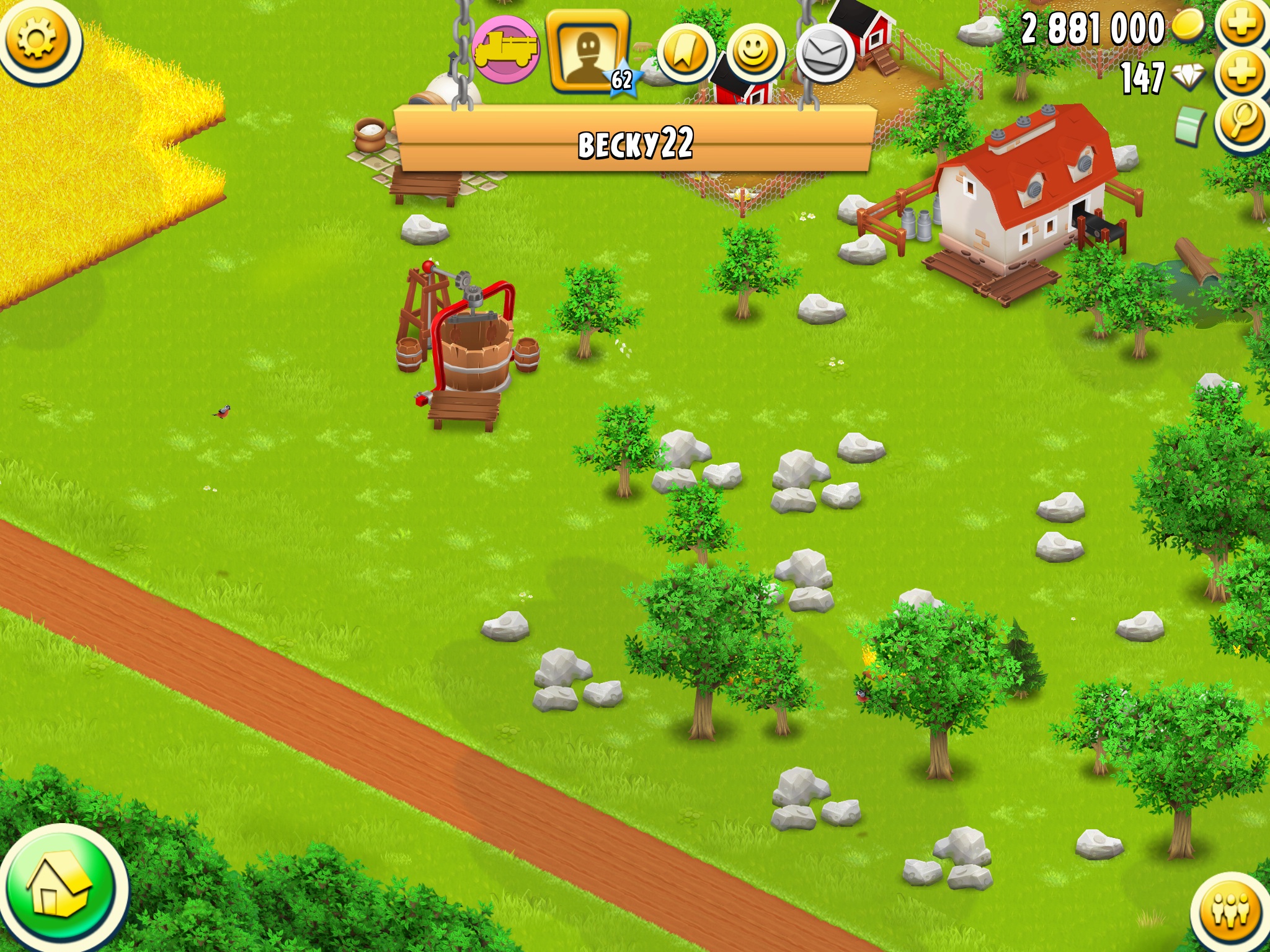Click the smiley face button
Screen dimensions: 1270x952
point(754,54)
